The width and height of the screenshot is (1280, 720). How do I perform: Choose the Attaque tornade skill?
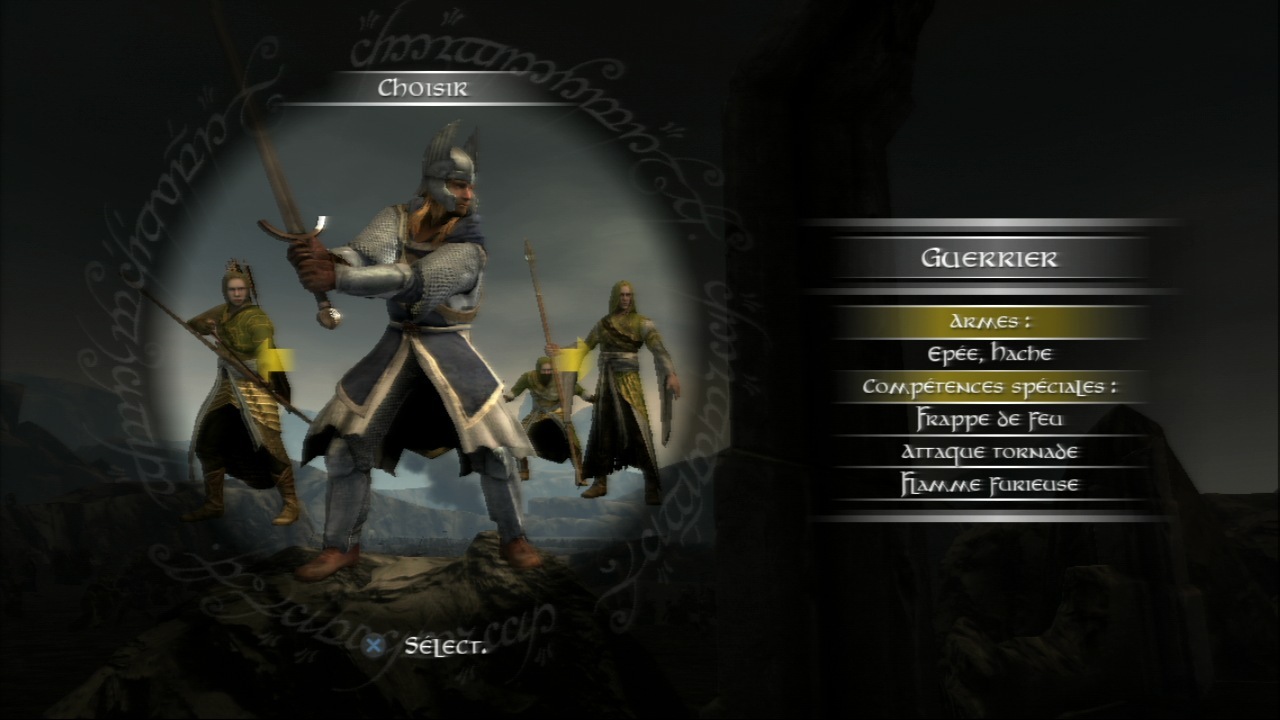point(988,452)
